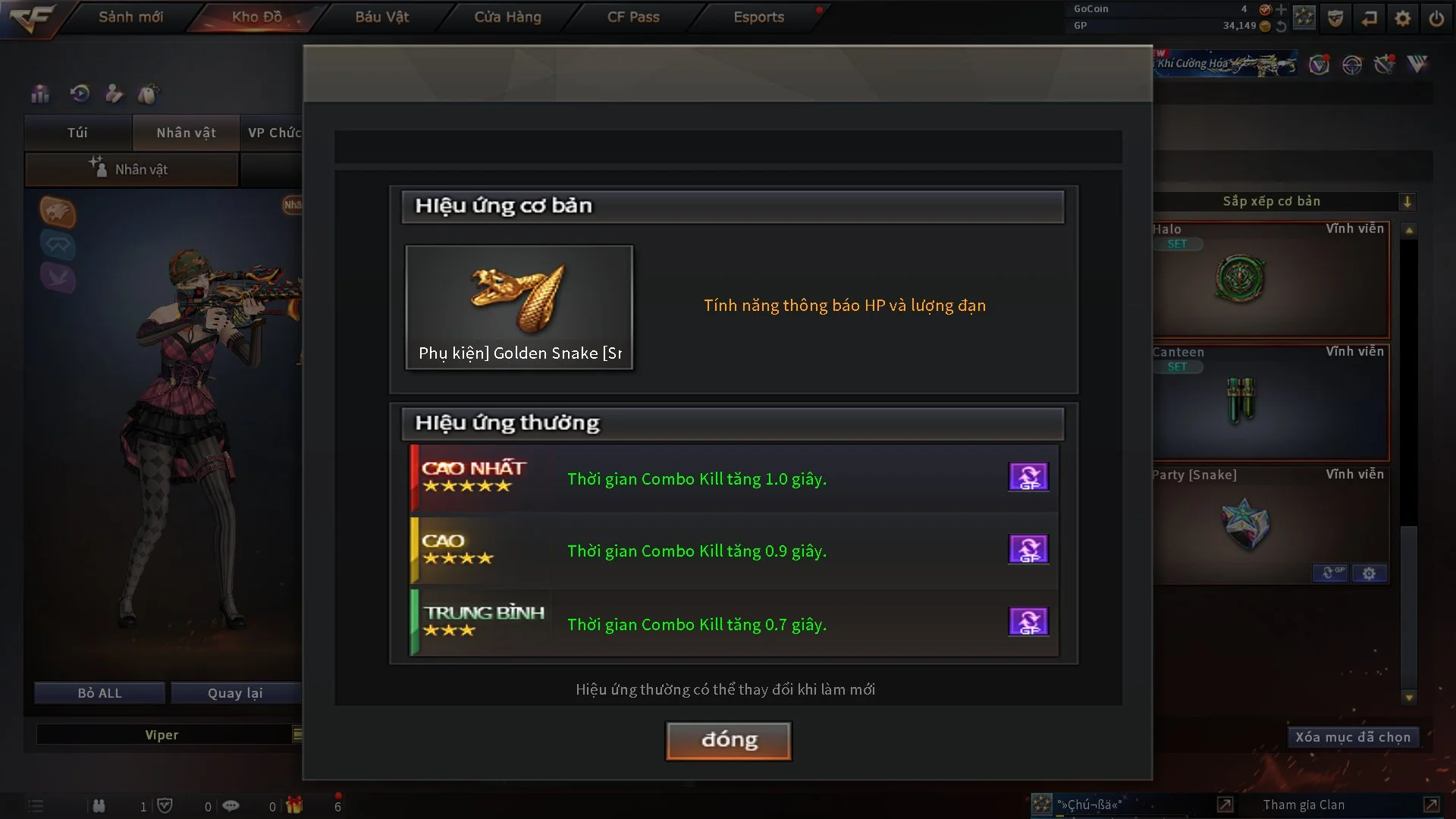1456x819 pixels.
Task: Go to Cửa Hàng shop
Action: click(x=507, y=17)
